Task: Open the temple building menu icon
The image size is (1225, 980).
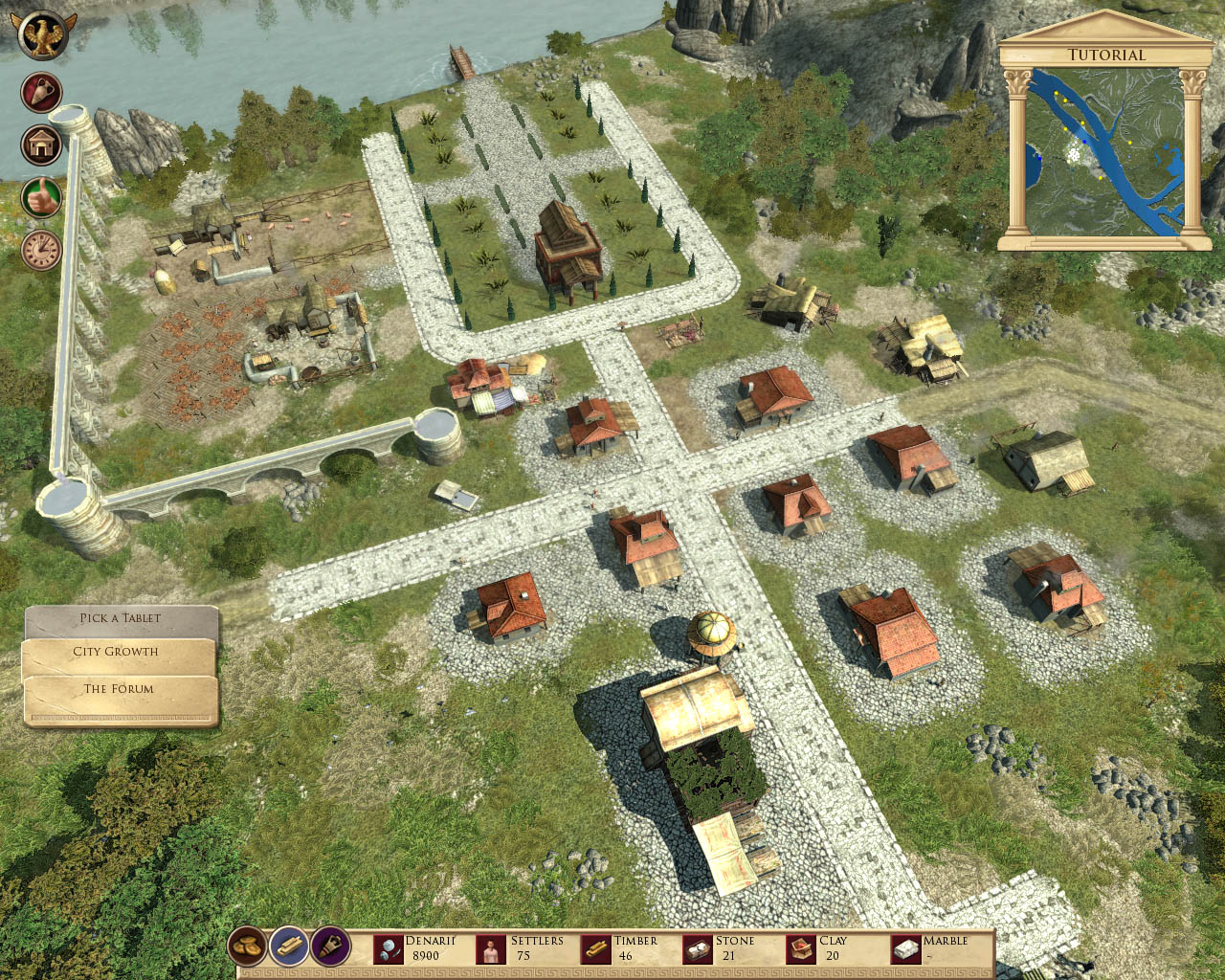Action: 41,145
